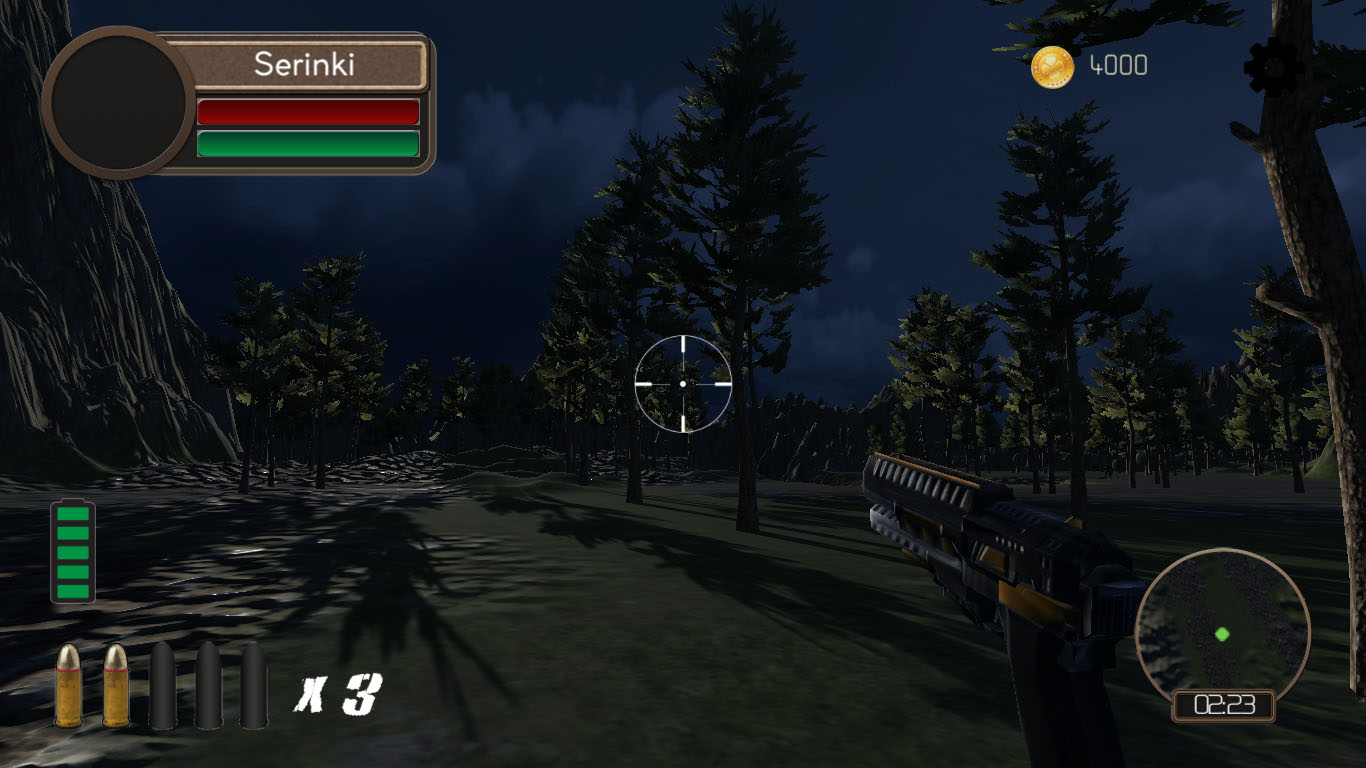
Task: Toggle the crosshair reticle in screen center
Action: click(683, 383)
